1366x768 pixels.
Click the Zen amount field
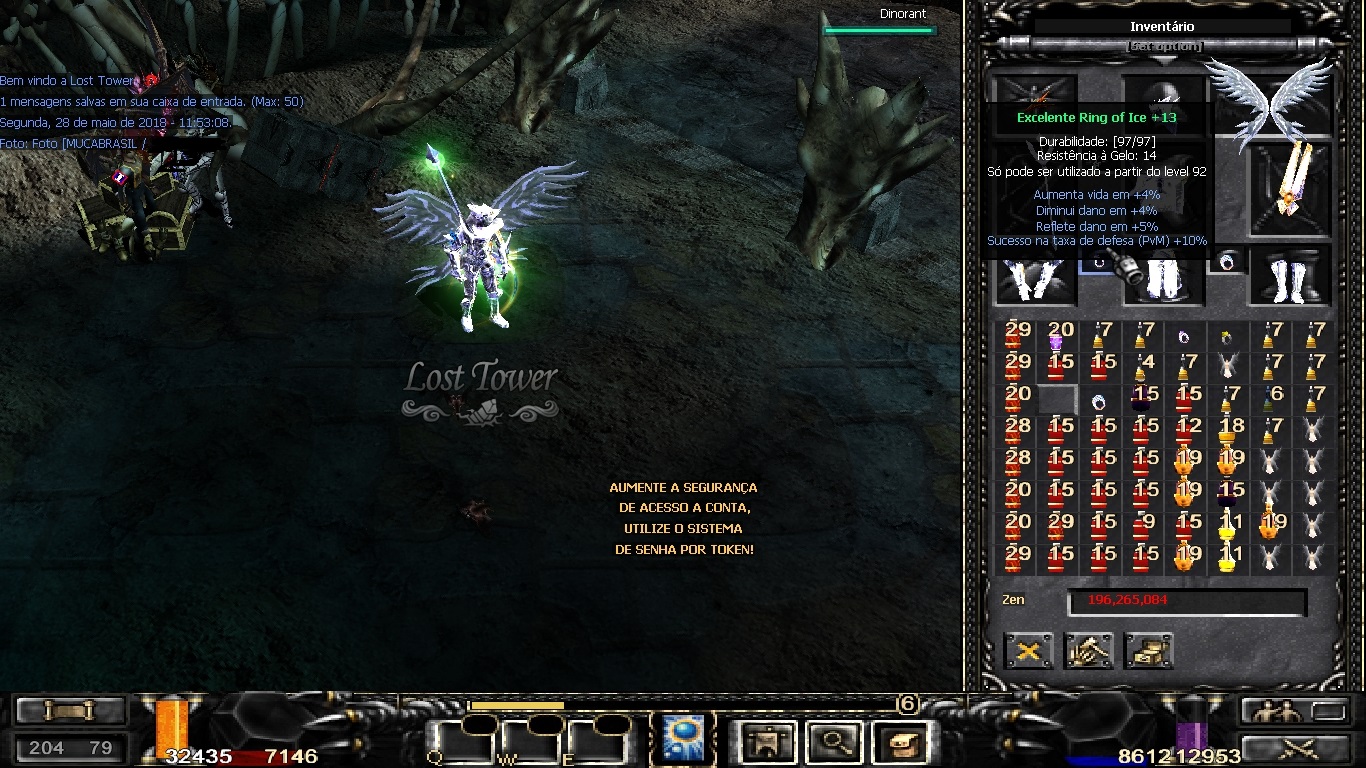point(1186,601)
